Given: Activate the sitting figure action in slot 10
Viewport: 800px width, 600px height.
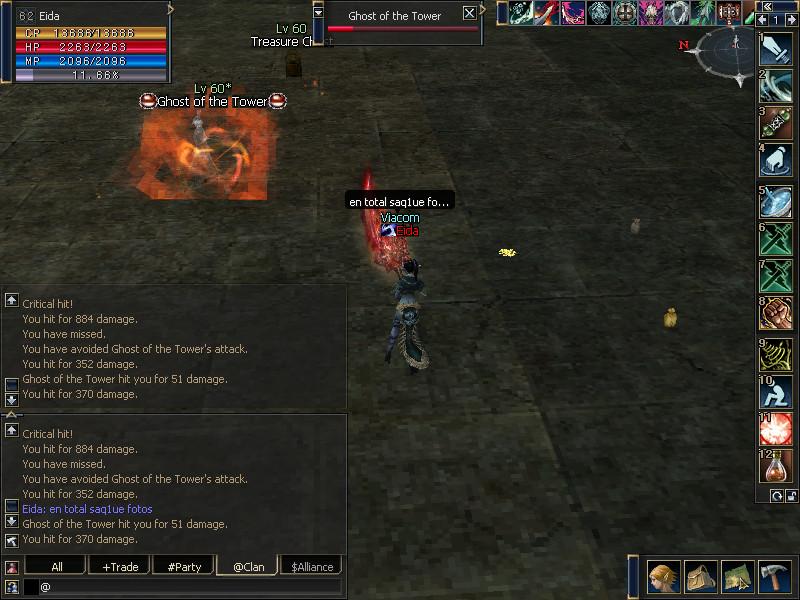Looking at the screenshot, I should [x=776, y=391].
